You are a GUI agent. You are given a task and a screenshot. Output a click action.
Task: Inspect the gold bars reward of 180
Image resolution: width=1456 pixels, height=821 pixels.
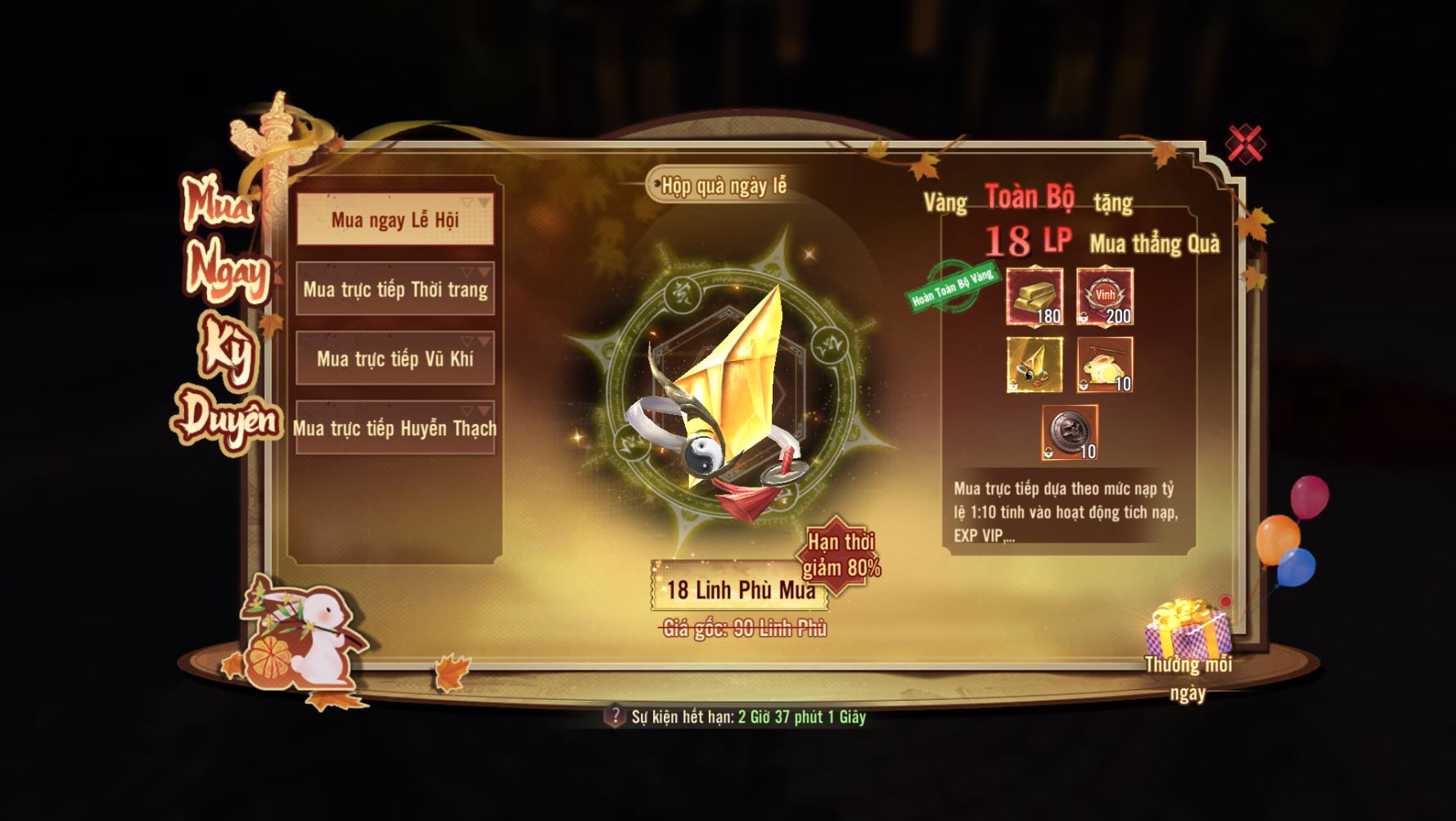[1035, 296]
